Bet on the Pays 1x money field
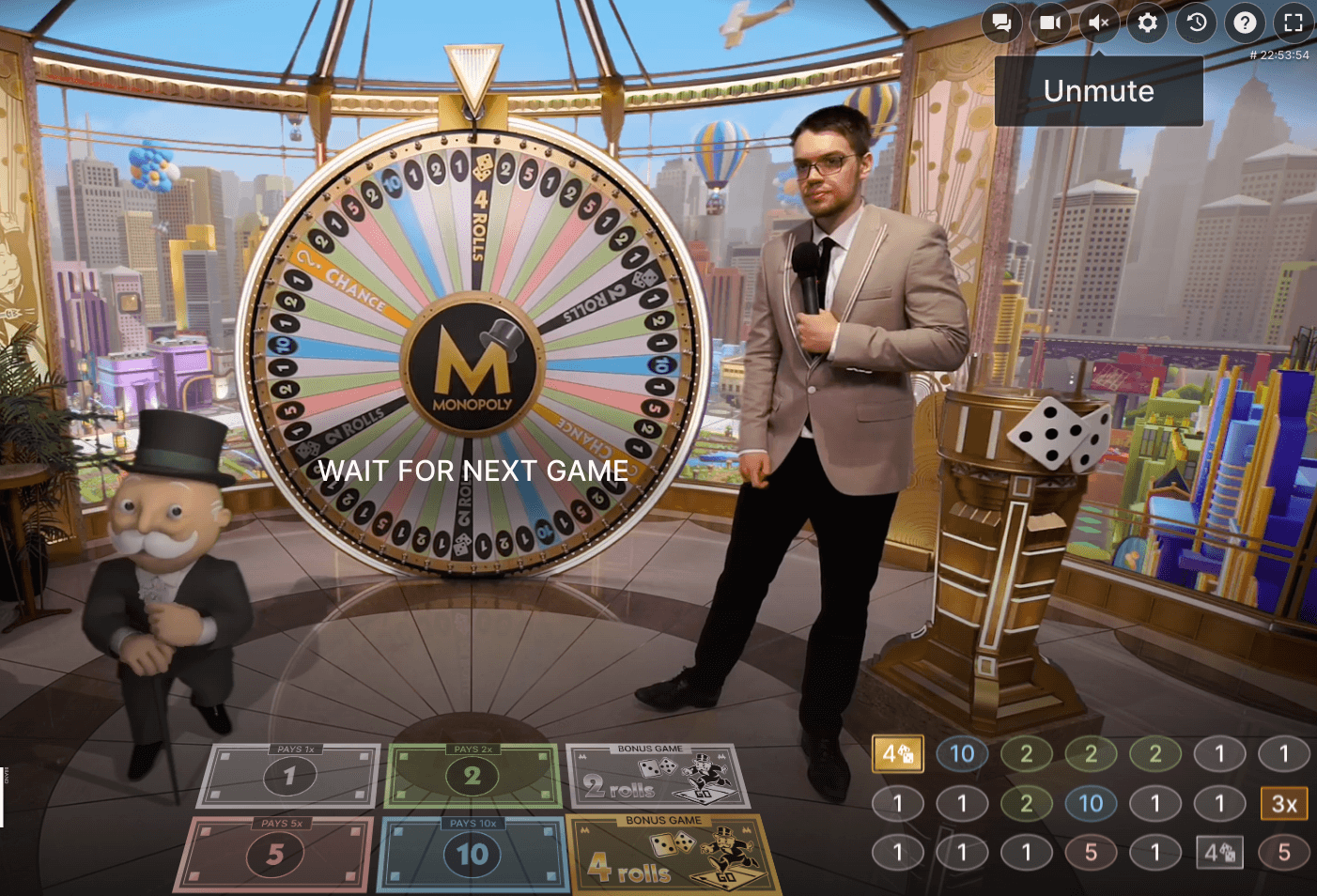1317x896 pixels. pos(288,775)
